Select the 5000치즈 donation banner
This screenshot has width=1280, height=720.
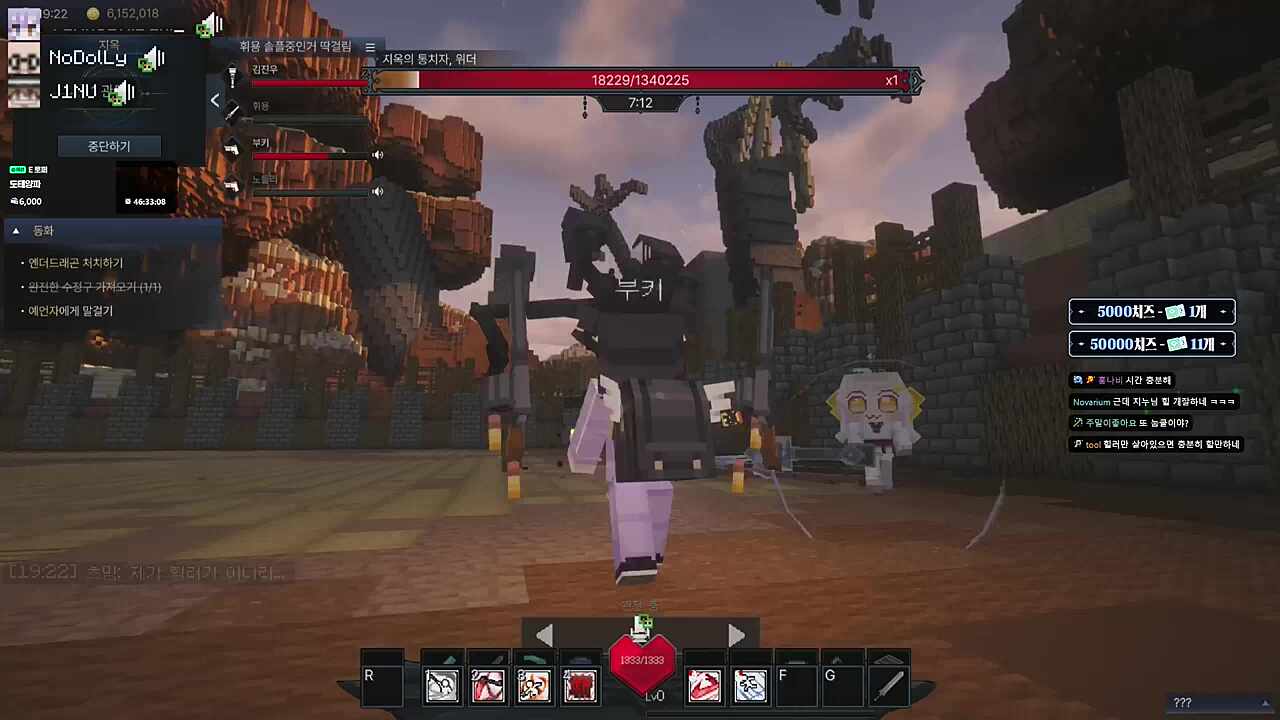pos(1152,312)
